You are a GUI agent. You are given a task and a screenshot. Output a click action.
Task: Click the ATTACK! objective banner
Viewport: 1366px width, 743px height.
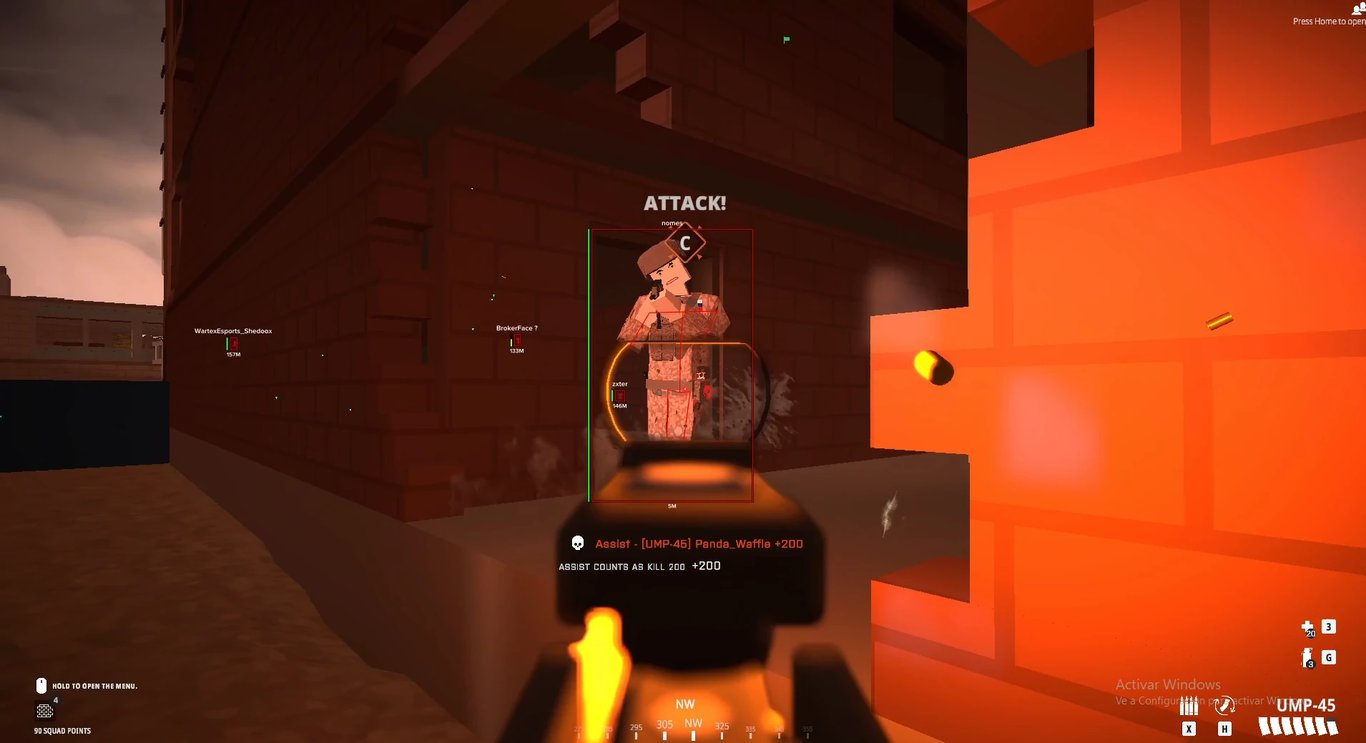(x=684, y=203)
